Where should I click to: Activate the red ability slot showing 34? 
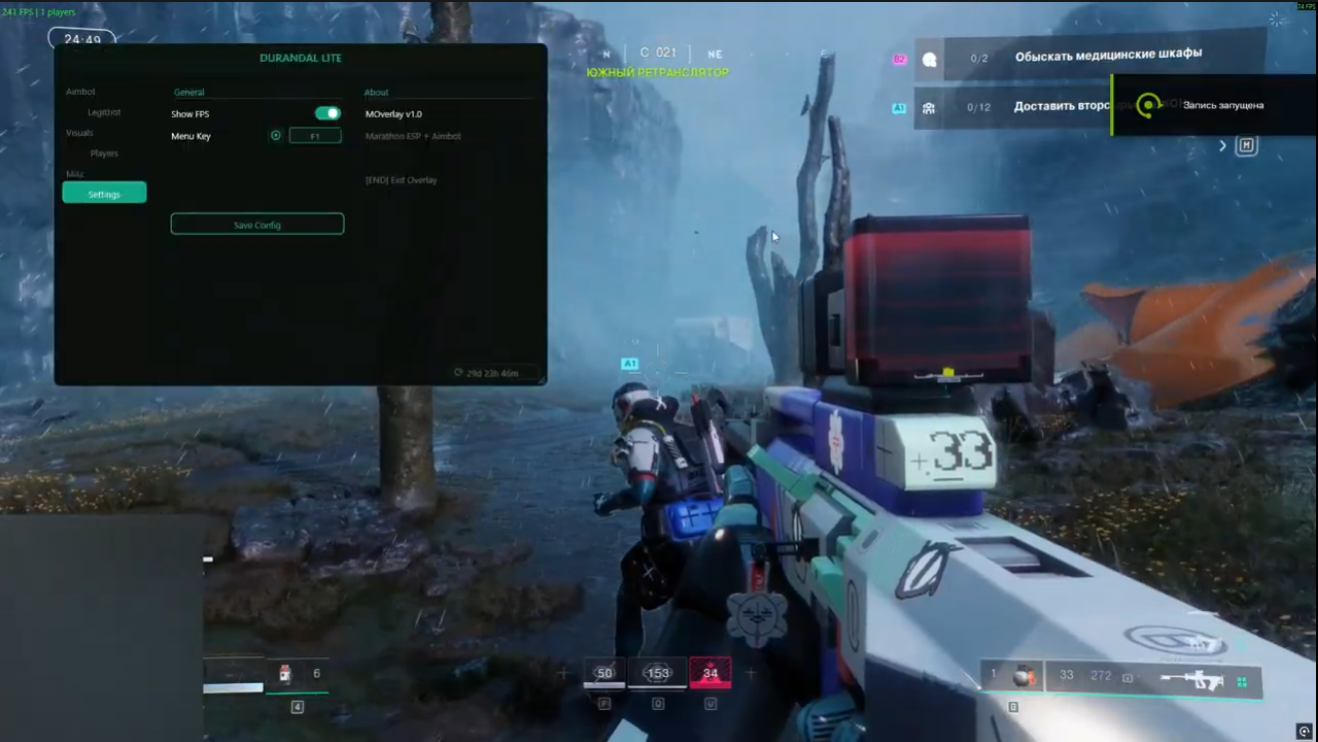tap(710, 673)
